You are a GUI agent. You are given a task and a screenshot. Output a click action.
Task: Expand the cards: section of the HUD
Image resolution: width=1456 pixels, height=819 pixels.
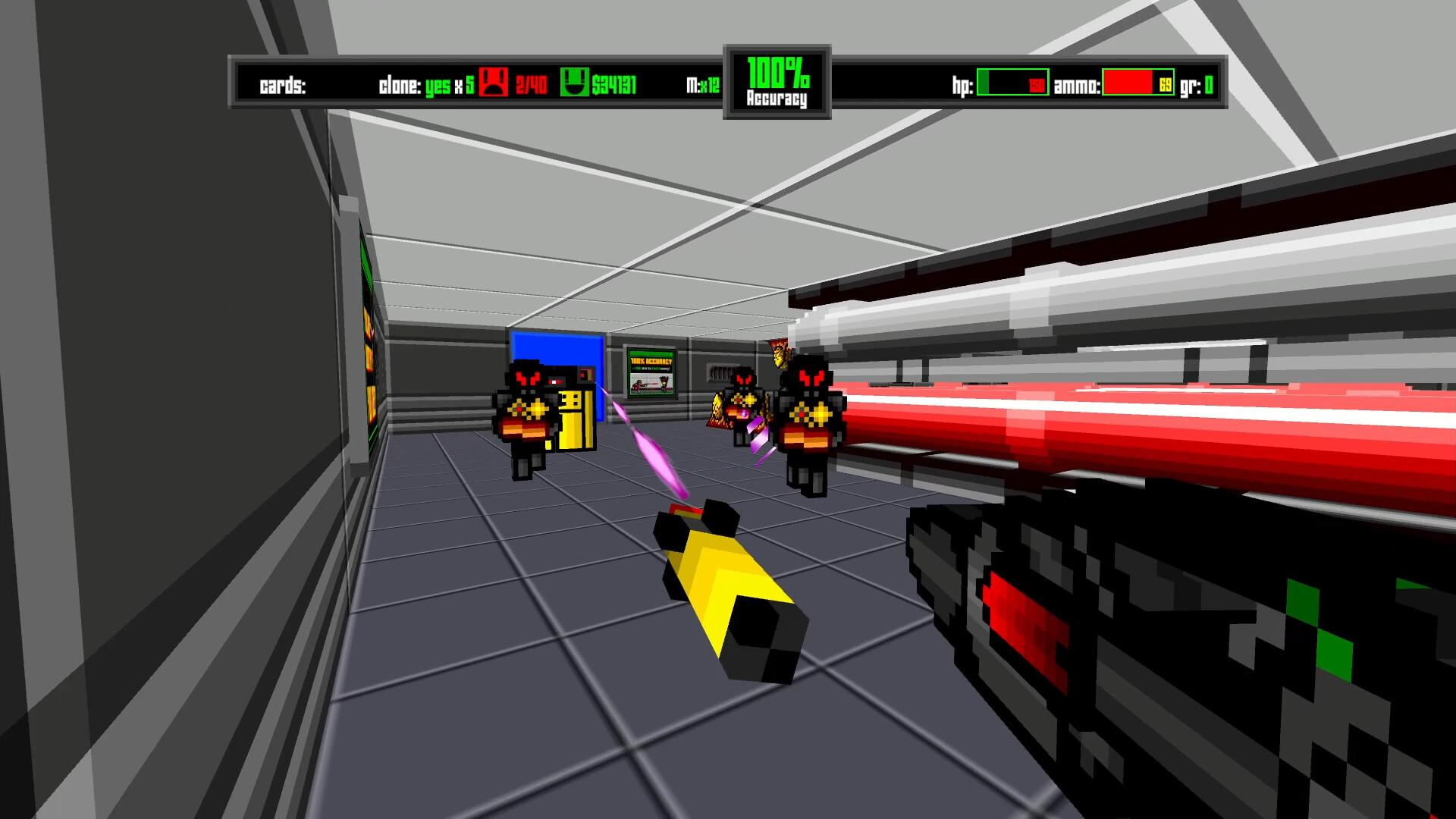[281, 85]
